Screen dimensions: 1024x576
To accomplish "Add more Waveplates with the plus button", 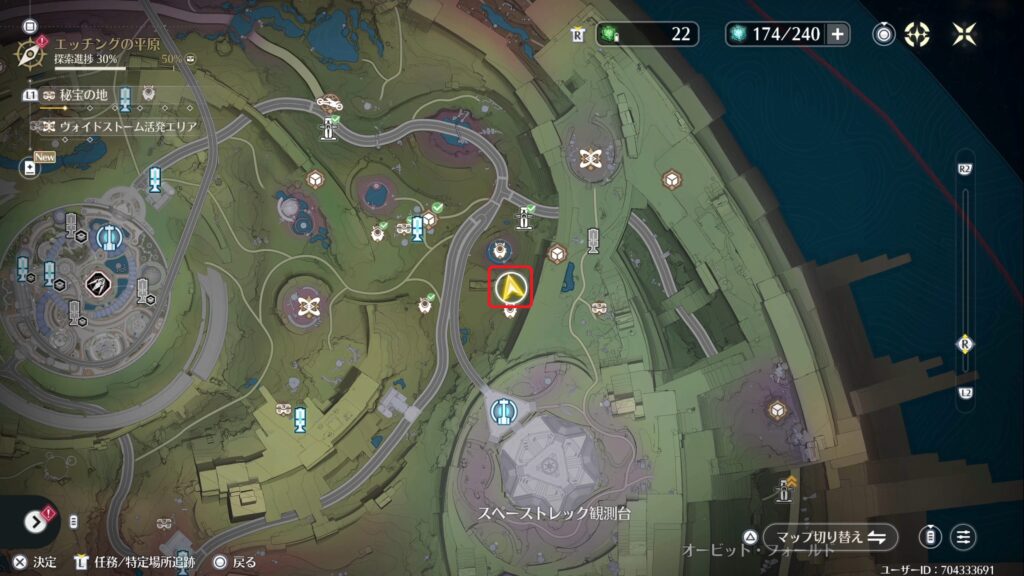I will (837, 34).
